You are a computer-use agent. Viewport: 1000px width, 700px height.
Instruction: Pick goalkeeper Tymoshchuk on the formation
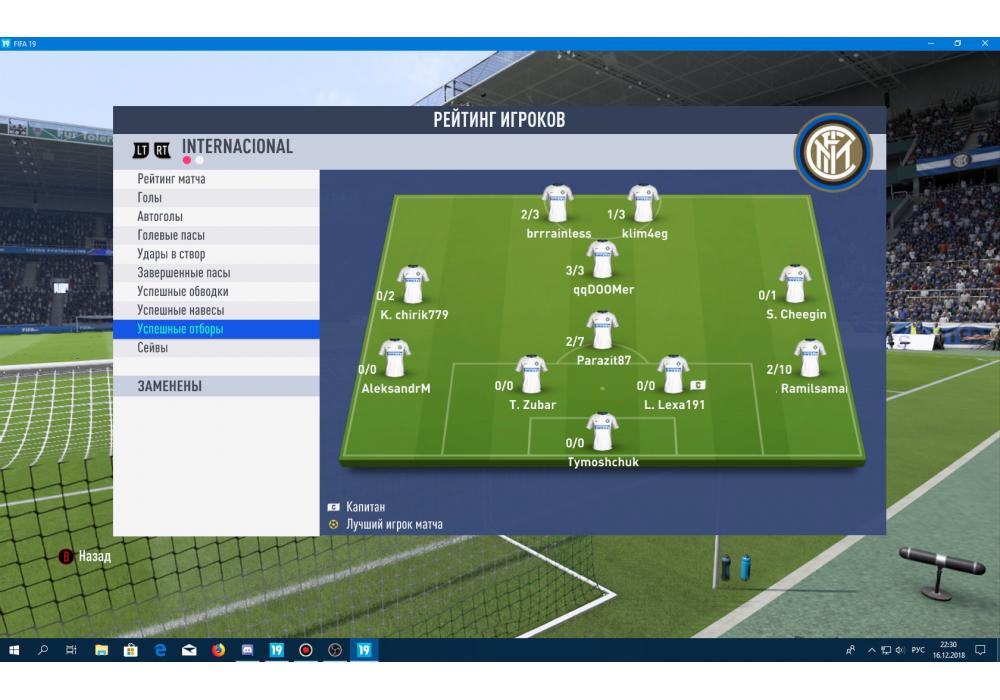click(602, 432)
